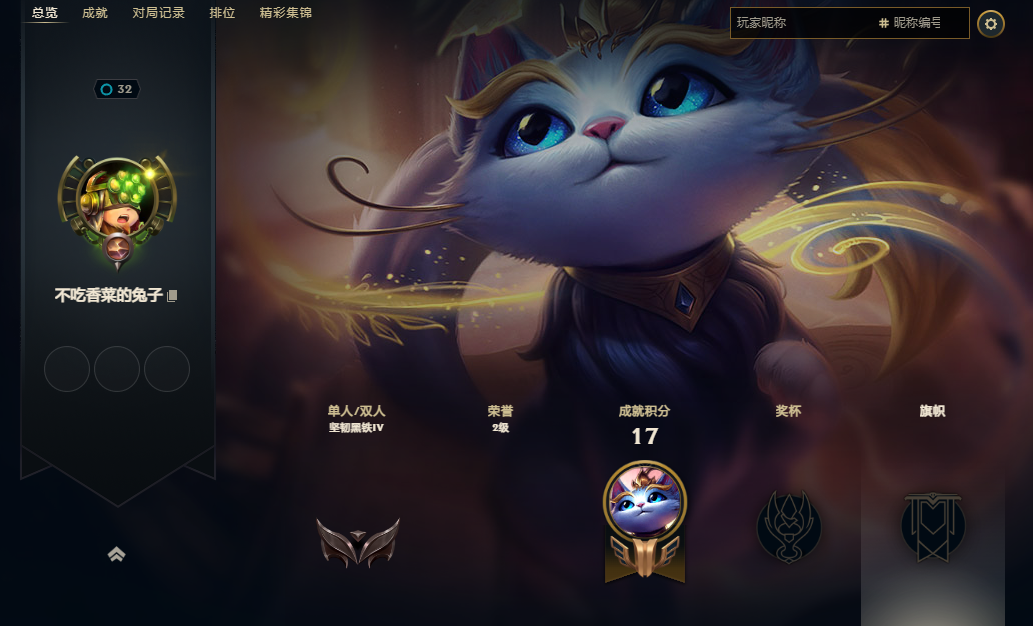Screen dimensions: 1033x626
Task: Open the 成就 achievements tab
Action: tap(95, 13)
